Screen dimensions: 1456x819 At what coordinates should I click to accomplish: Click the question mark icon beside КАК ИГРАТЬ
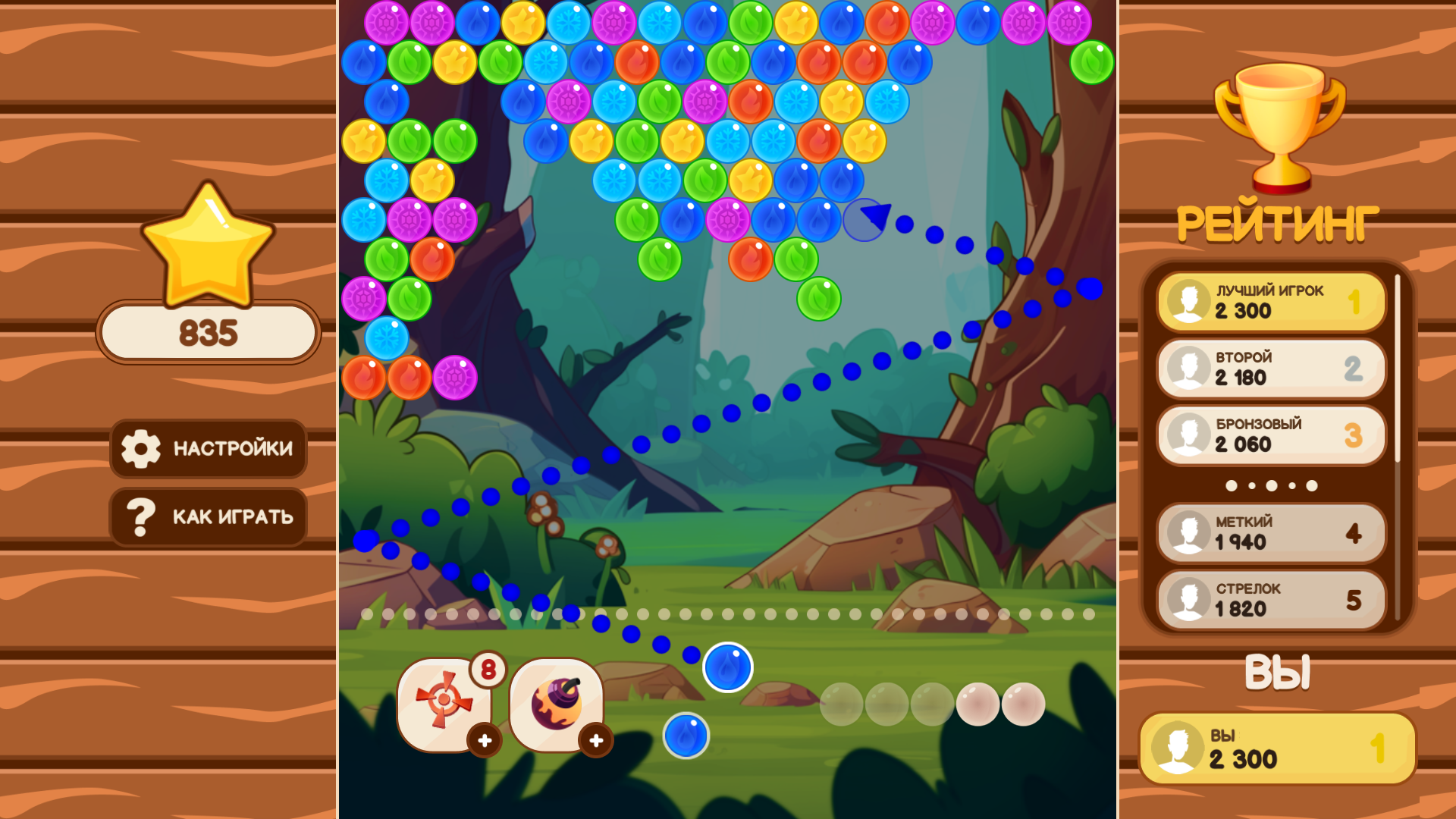141,516
